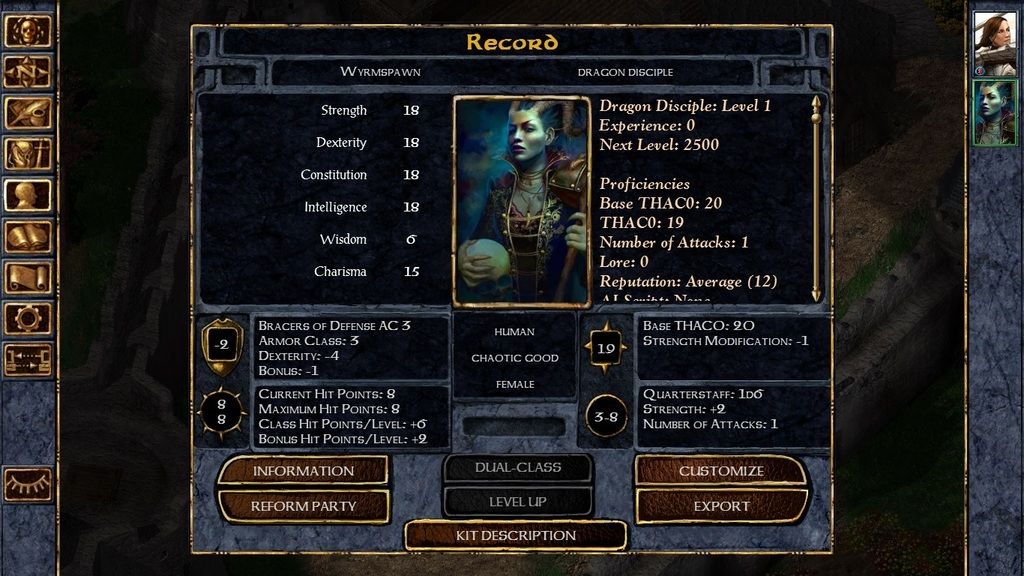Viewport: 1024px width, 576px height.
Task: Open the area map compass icon
Action: coord(28,72)
